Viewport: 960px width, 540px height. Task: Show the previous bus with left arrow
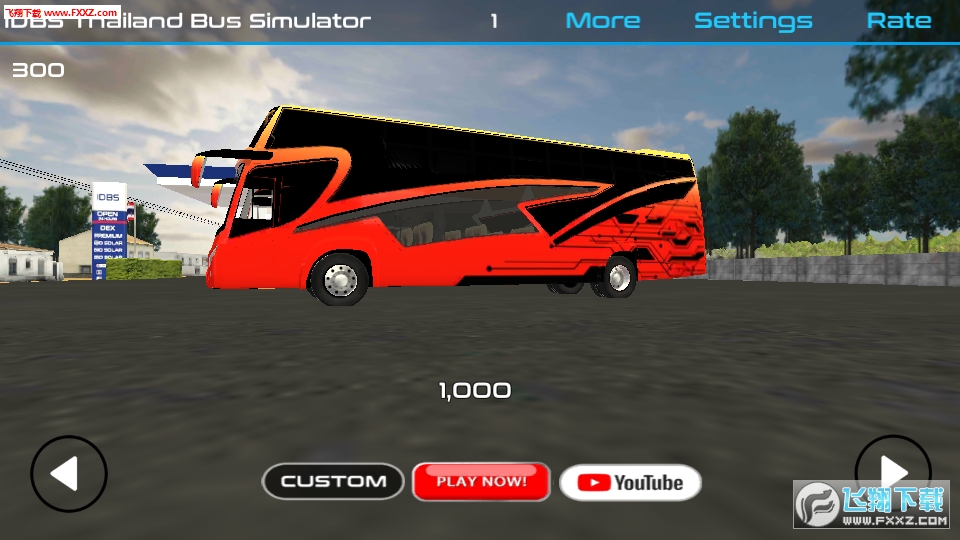[68, 474]
